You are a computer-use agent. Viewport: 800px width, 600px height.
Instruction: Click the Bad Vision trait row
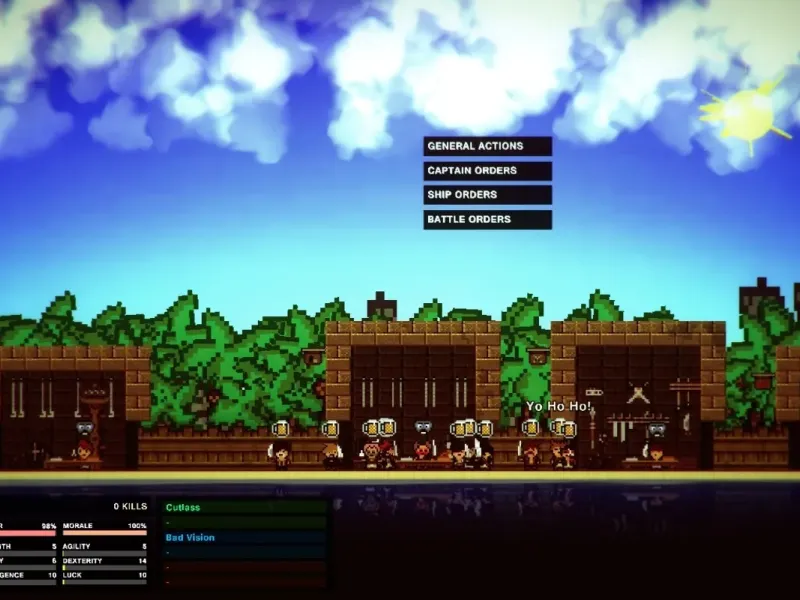coord(244,538)
